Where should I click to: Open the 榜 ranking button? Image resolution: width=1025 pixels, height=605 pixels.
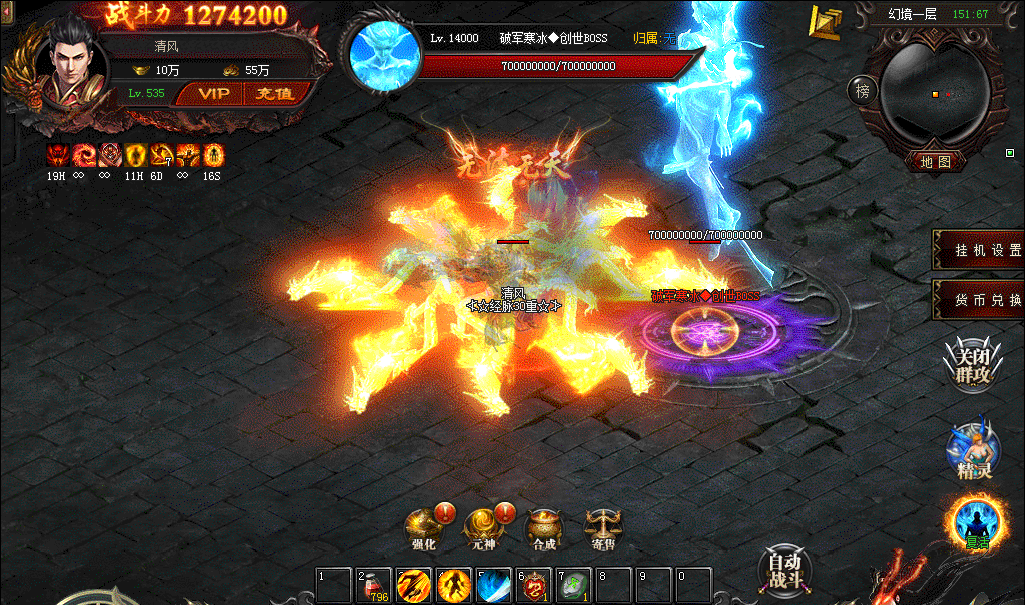[x=862, y=90]
